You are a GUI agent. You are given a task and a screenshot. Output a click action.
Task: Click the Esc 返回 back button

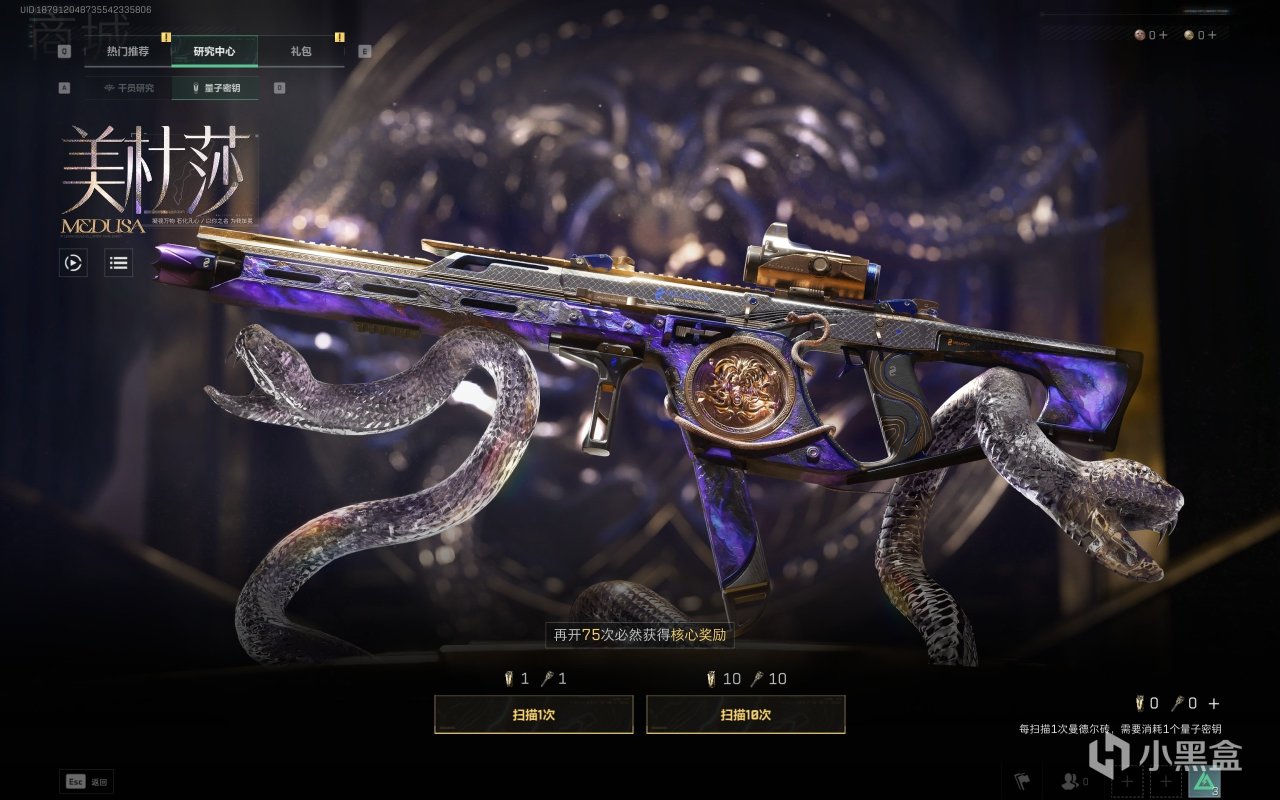tap(87, 781)
